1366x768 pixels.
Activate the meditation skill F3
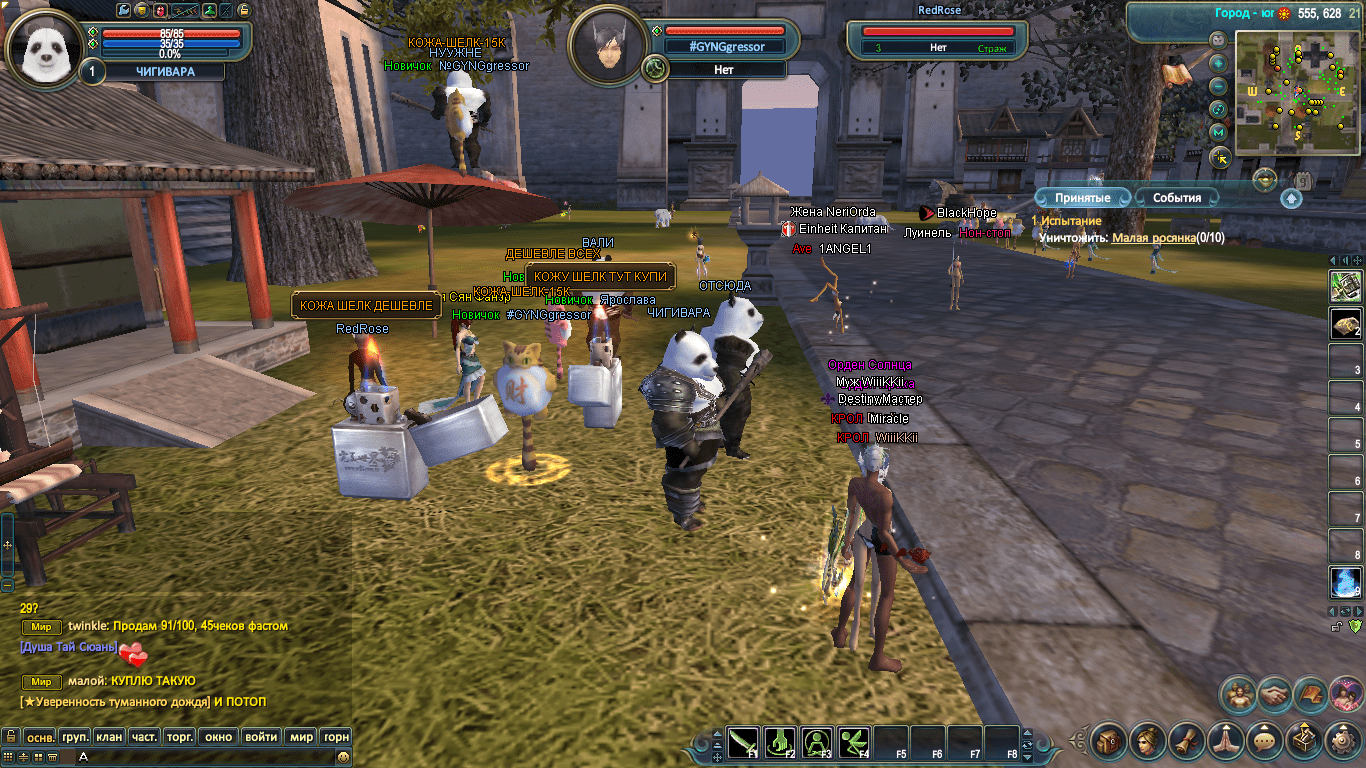click(x=817, y=742)
